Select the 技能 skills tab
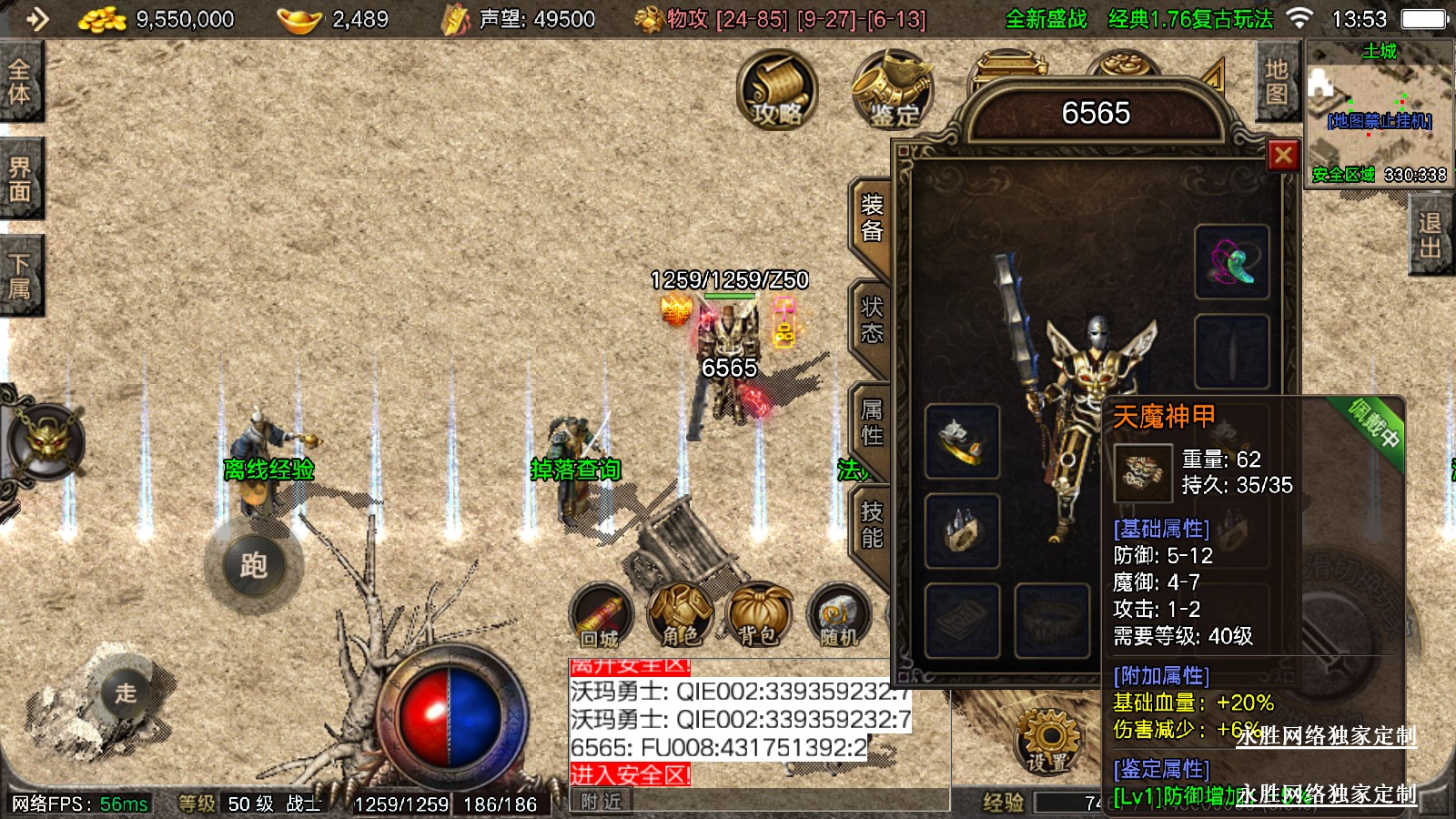1456x819 pixels. (x=871, y=525)
